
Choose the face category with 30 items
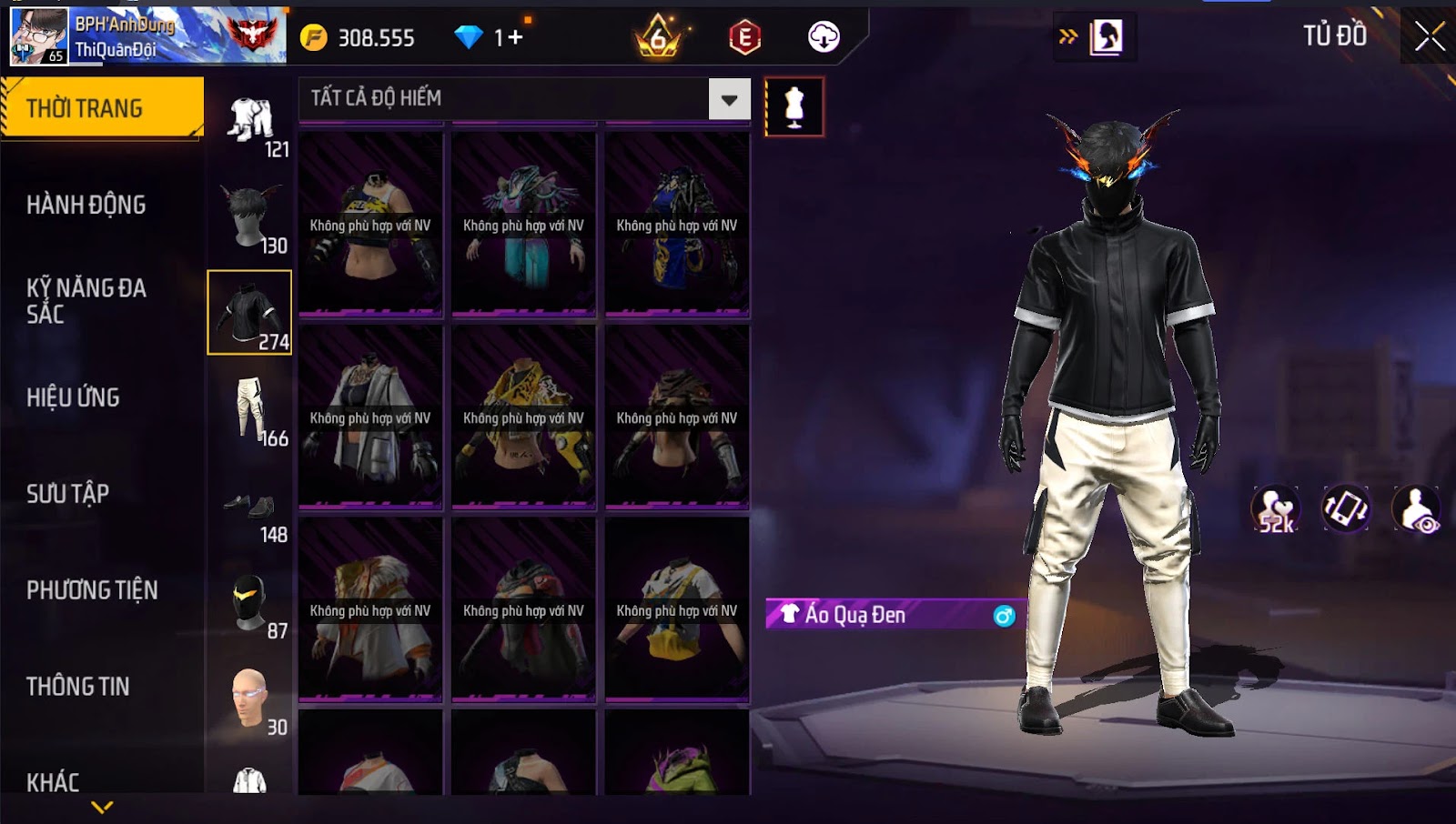tap(251, 700)
